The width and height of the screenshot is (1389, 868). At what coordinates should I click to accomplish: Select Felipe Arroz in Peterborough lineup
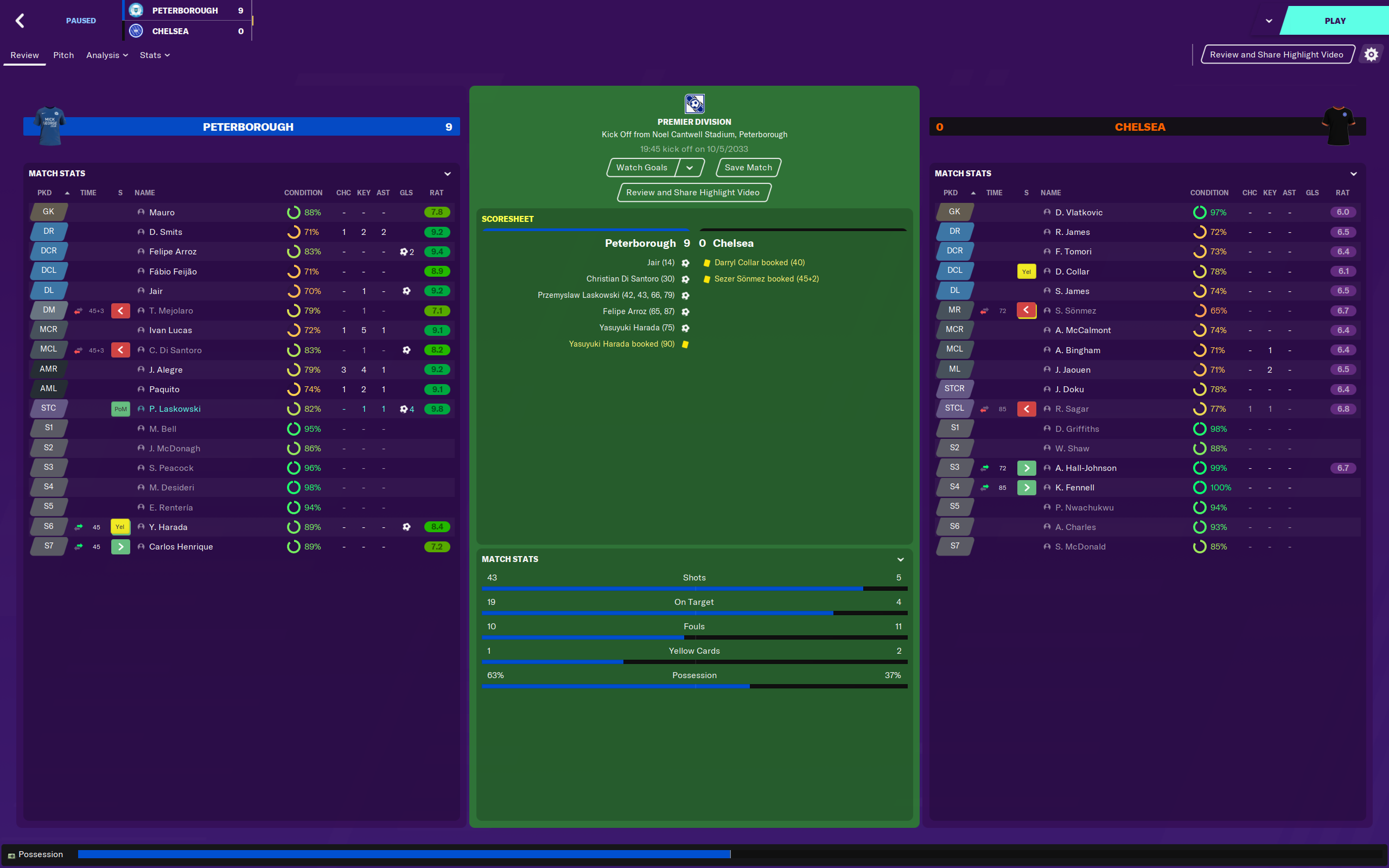click(x=173, y=251)
